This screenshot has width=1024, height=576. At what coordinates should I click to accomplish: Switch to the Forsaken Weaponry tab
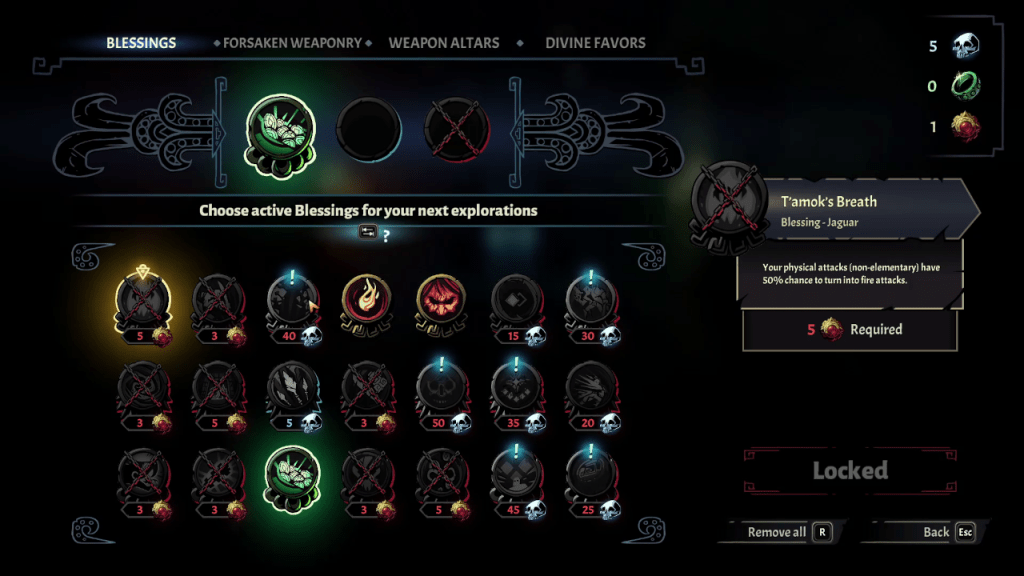point(292,43)
